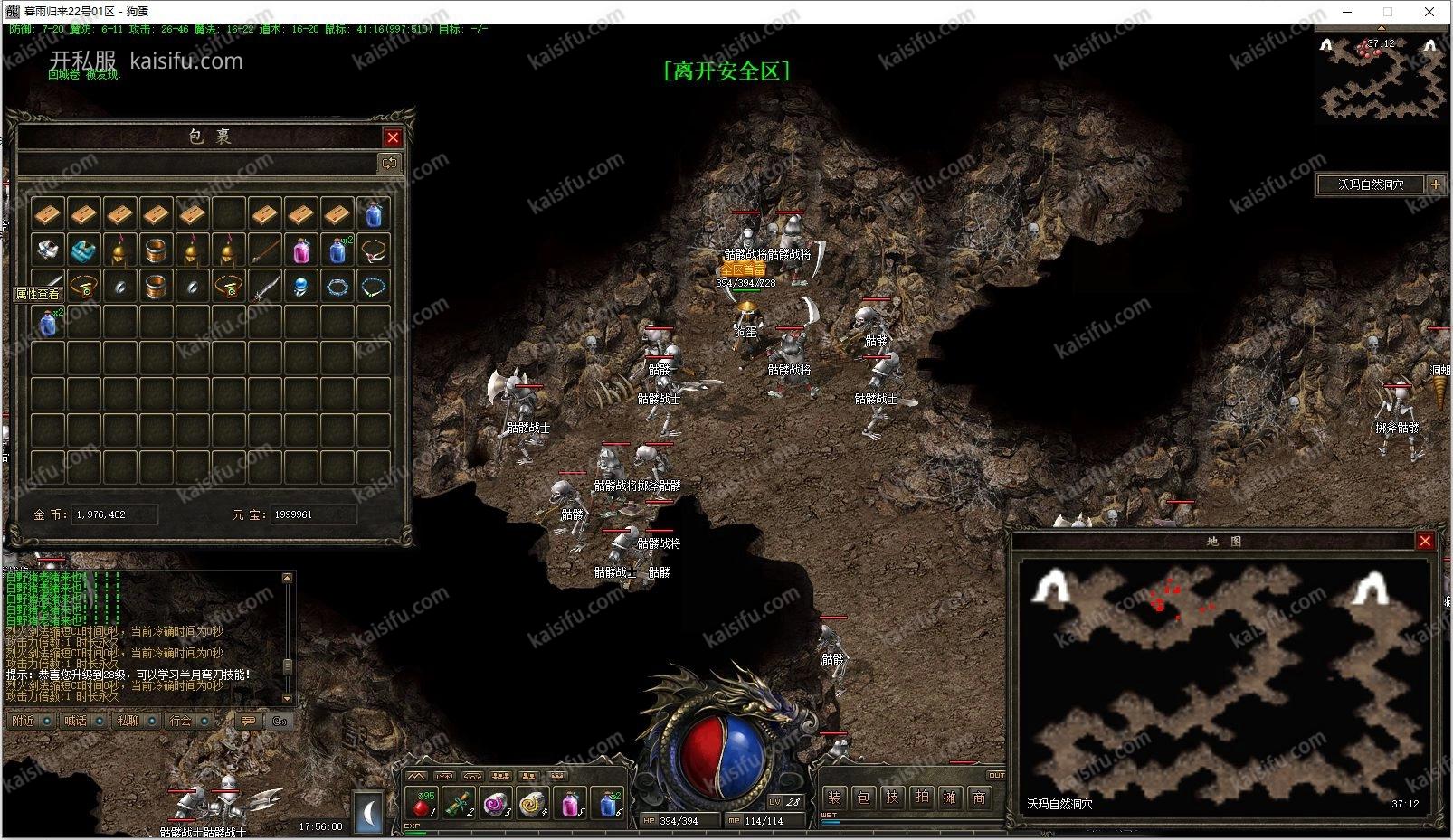This screenshot has width=1453, height=840.
Task: Activate the purple swirl scroll in slot 3
Action: tap(496, 804)
